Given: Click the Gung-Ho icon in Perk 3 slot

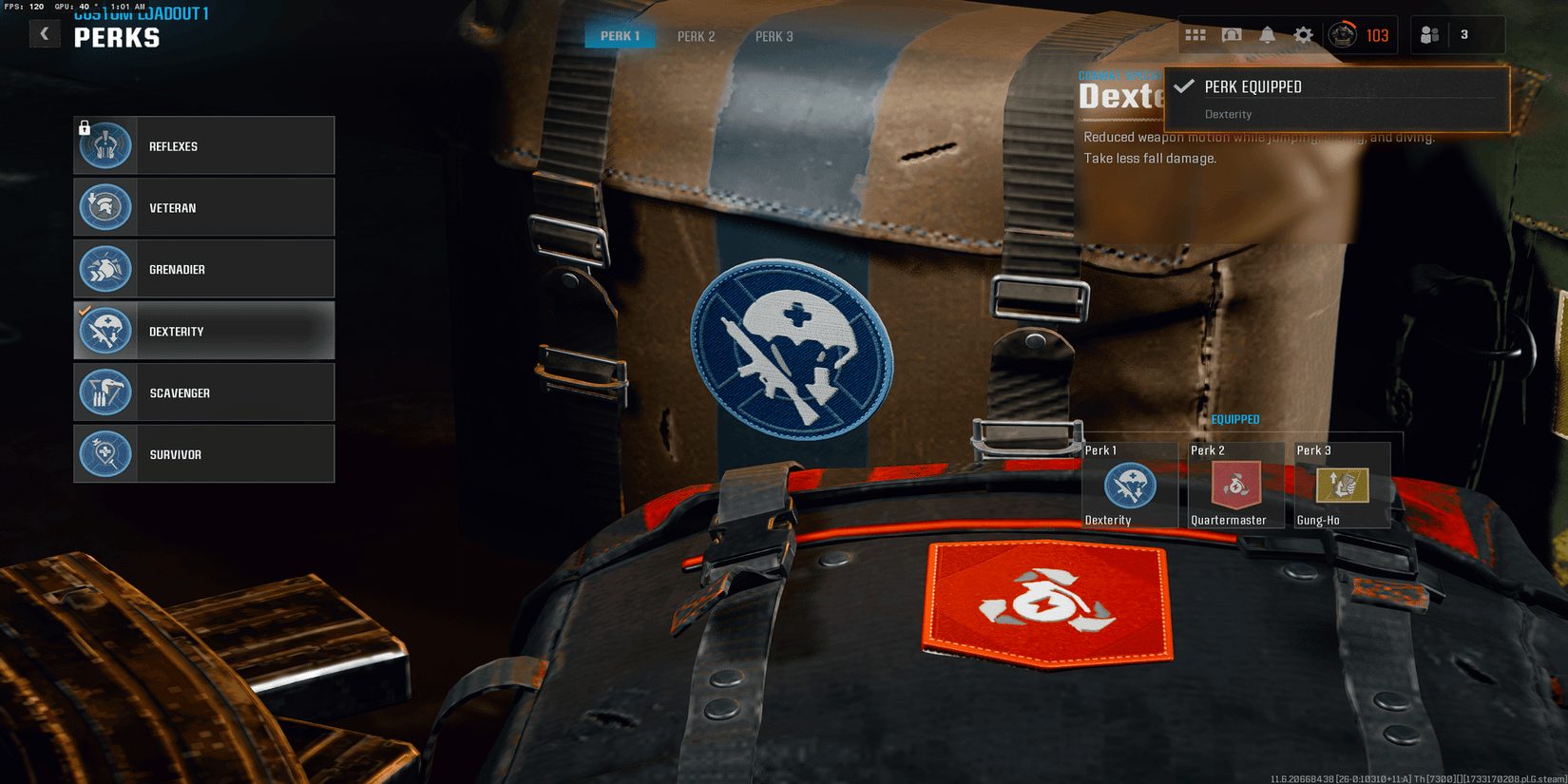Looking at the screenshot, I should tap(1341, 487).
